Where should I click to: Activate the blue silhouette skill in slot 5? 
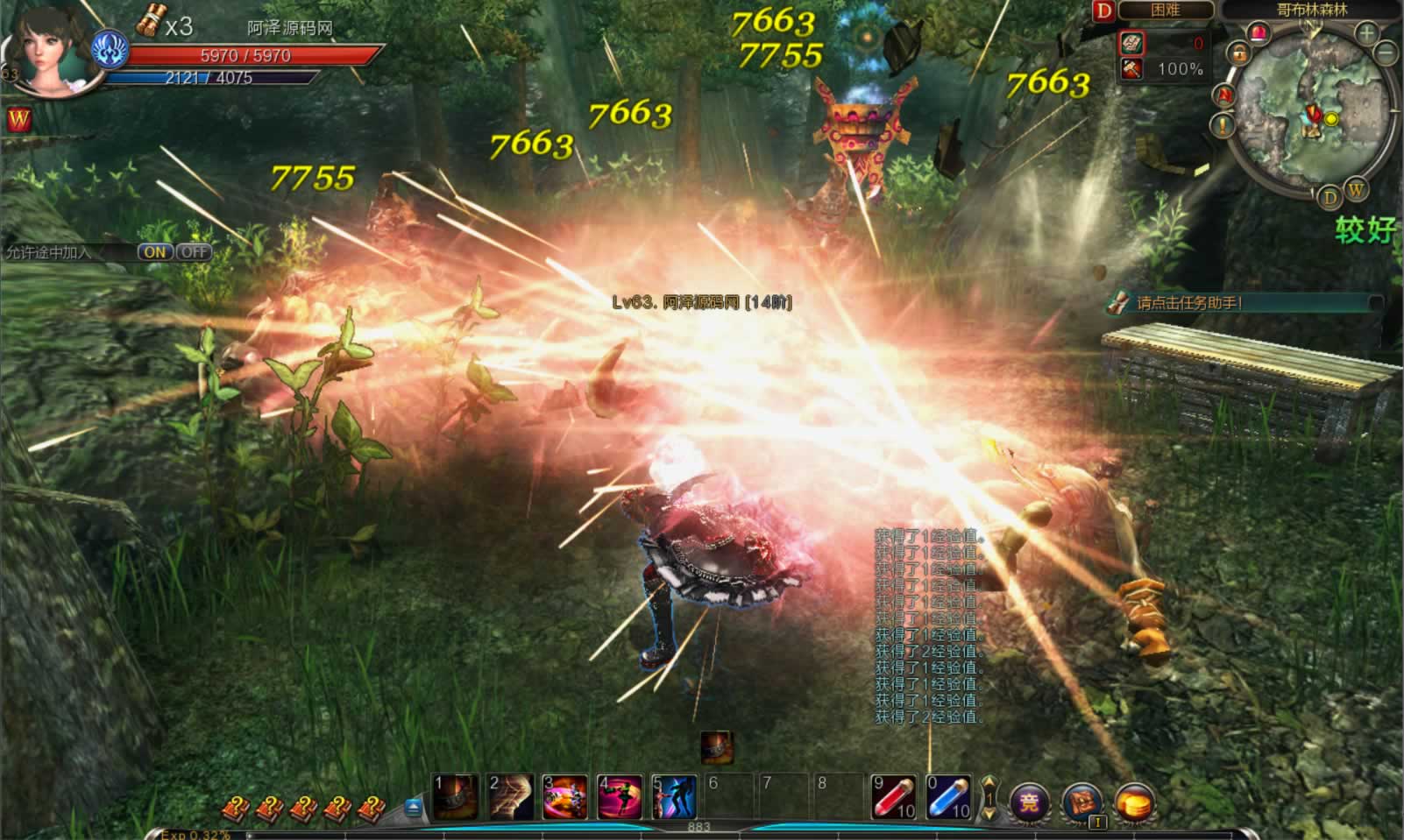coord(673,796)
